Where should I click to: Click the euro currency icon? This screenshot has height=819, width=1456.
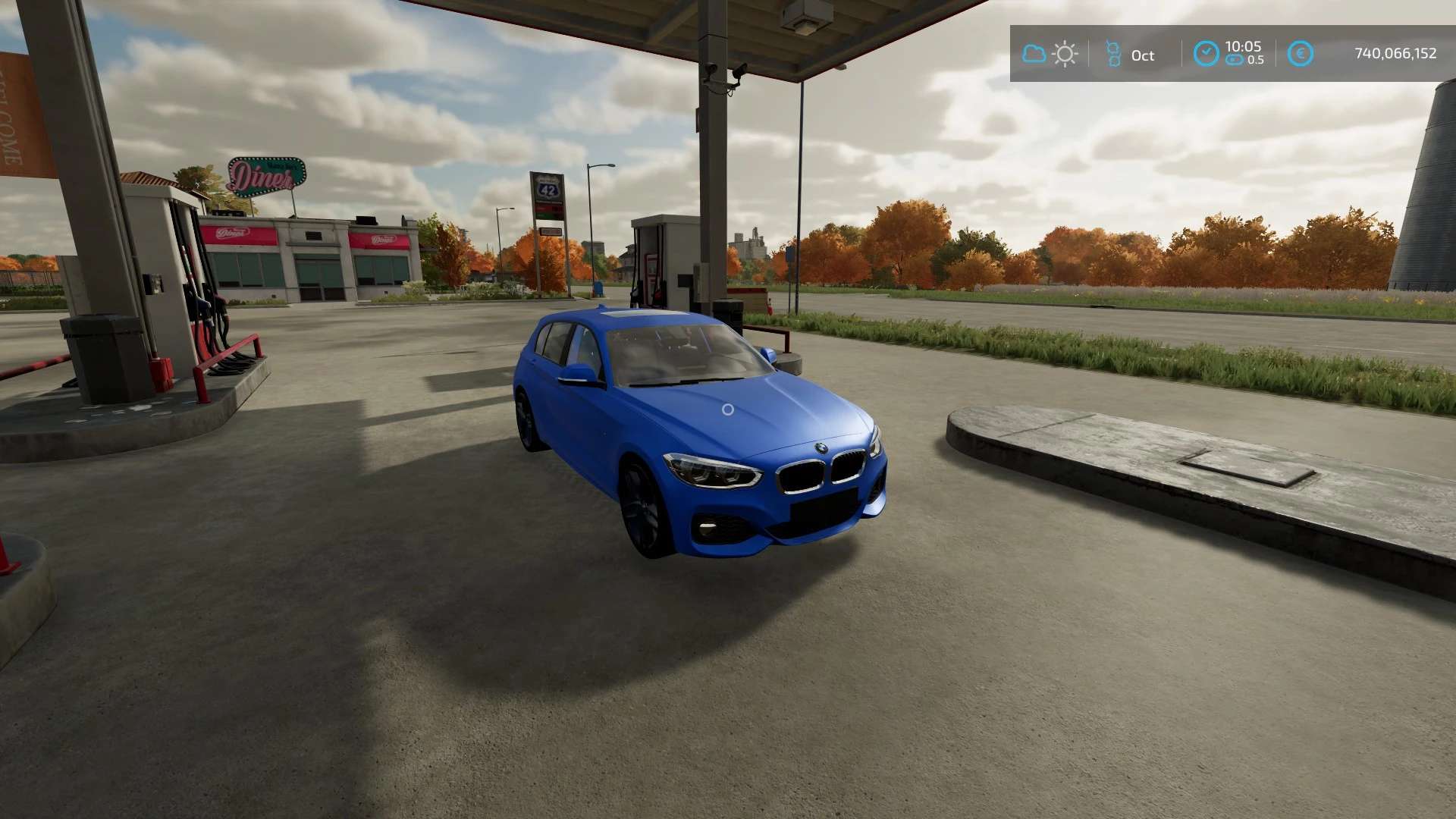[x=1301, y=54]
